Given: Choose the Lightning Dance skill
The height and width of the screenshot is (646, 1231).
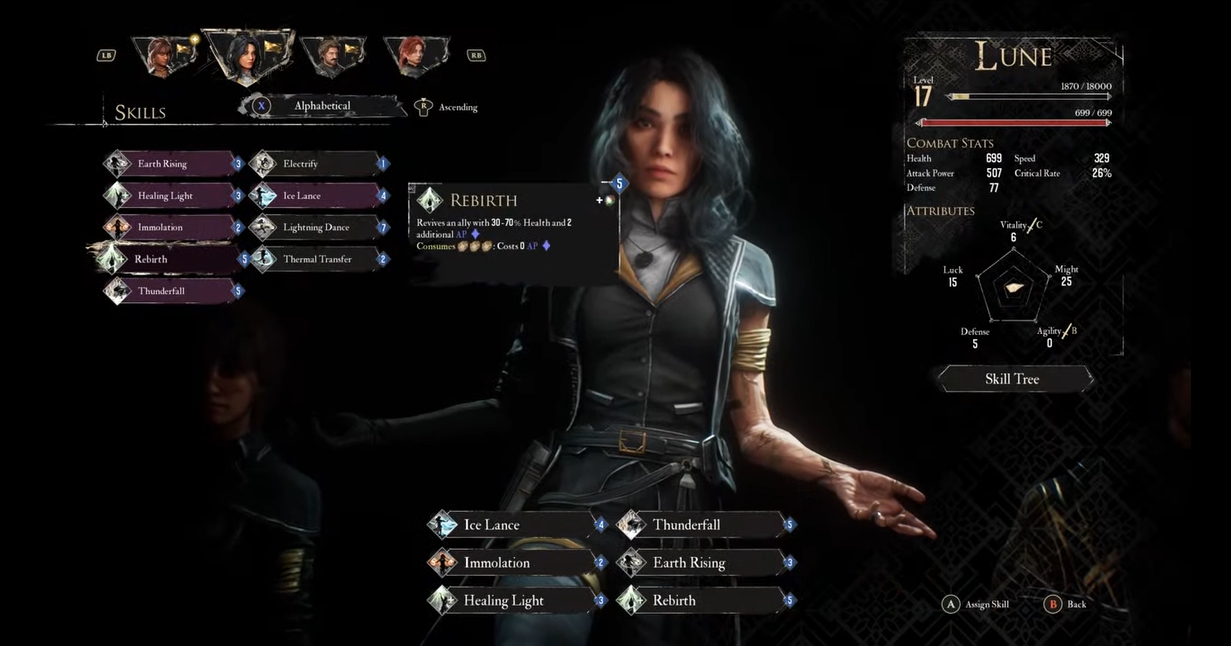Looking at the screenshot, I should click(314, 227).
